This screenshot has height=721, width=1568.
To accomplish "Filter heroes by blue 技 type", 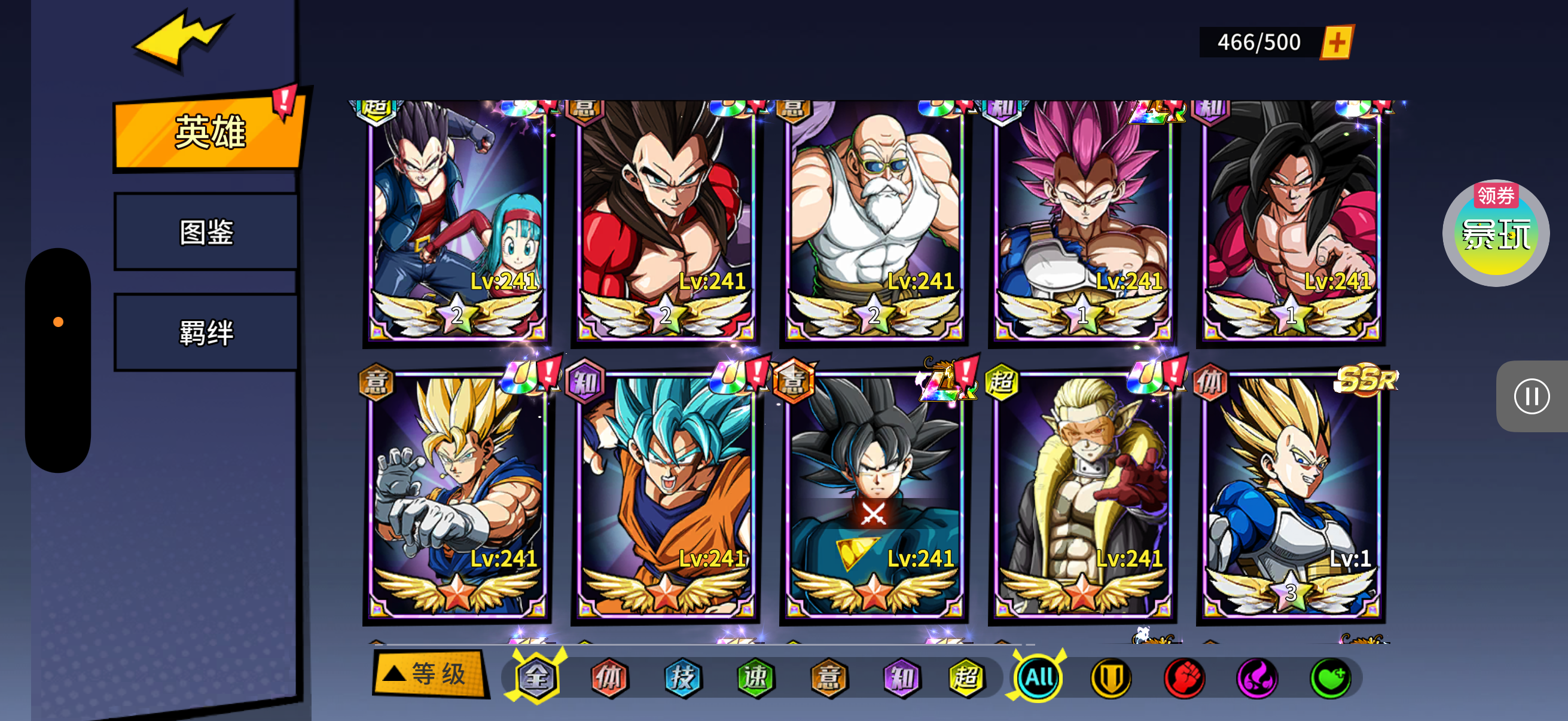I will coord(682,677).
